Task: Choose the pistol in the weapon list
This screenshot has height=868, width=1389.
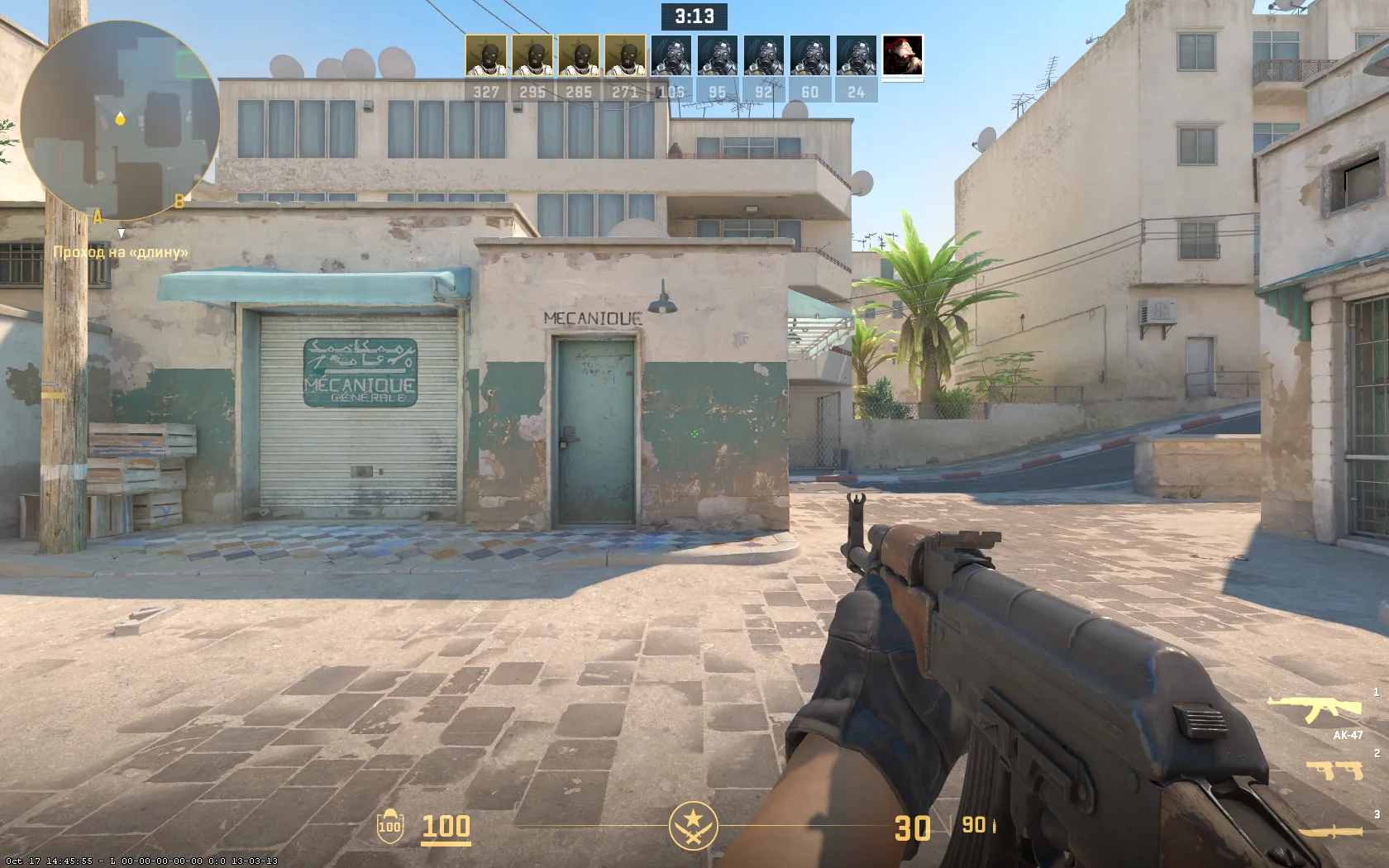Action: (1334, 770)
